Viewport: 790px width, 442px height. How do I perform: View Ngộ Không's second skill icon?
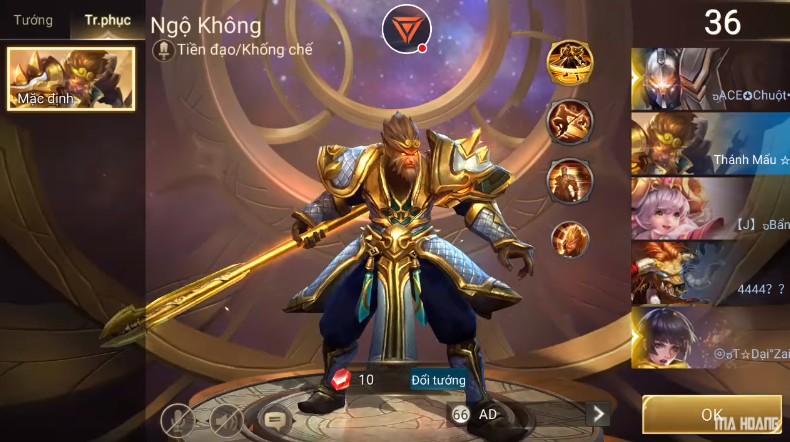tap(570, 122)
